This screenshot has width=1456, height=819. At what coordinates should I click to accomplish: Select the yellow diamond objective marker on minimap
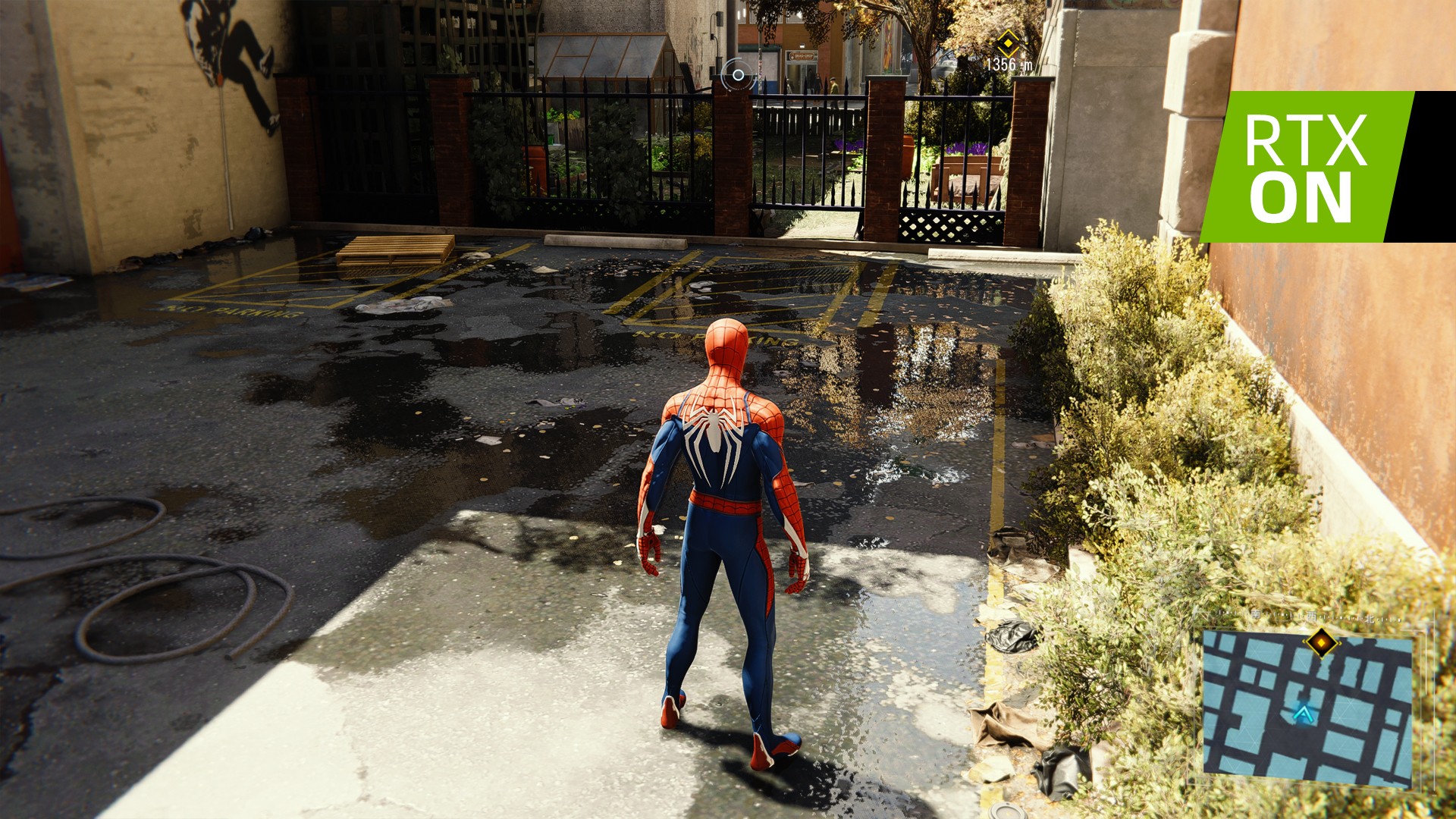click(1322, 642)
